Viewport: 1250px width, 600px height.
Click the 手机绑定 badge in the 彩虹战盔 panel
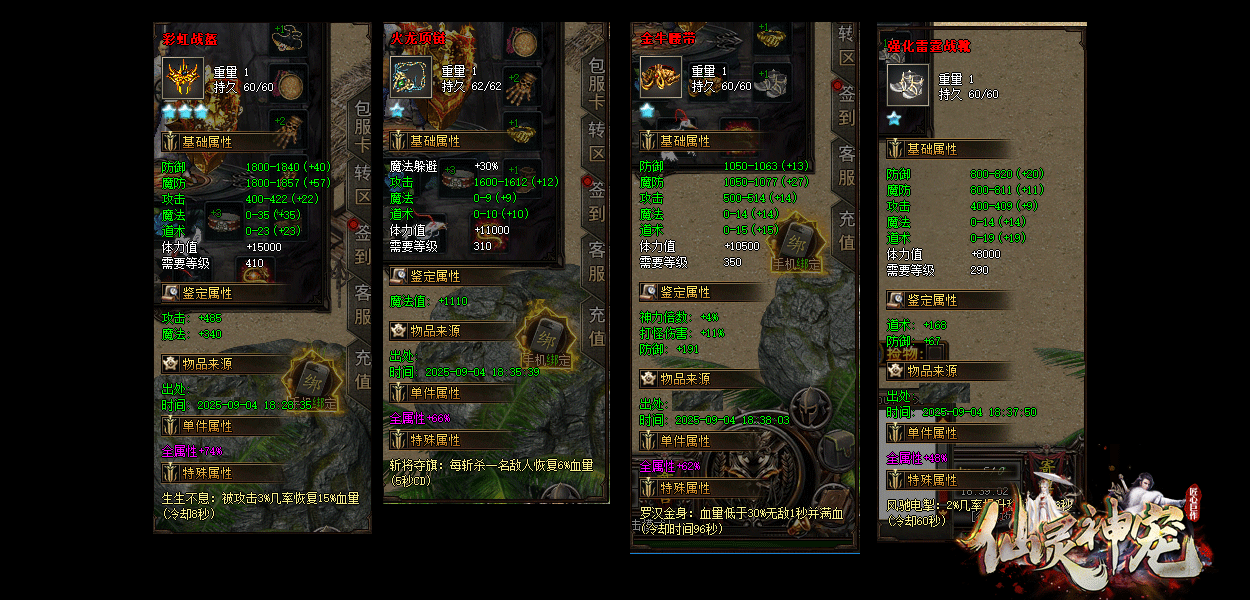point(311,381)
